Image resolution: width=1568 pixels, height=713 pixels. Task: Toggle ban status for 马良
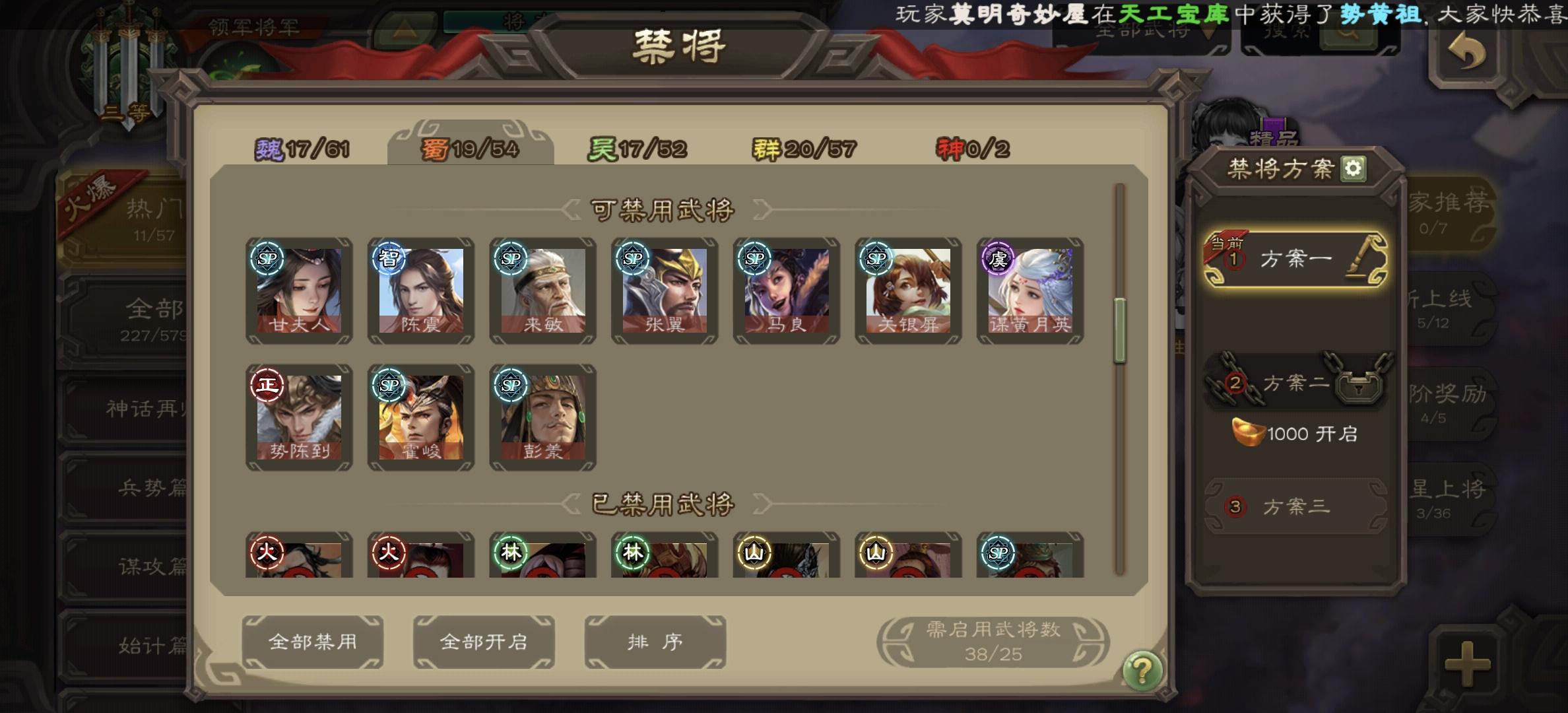tap(785, 290)
